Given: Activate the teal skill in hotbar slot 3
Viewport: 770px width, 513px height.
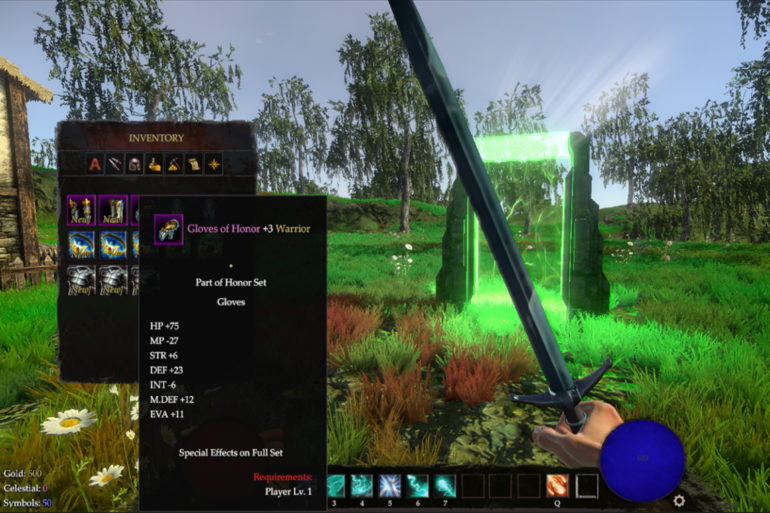Looking at the screenshot, I should point(336,486).
